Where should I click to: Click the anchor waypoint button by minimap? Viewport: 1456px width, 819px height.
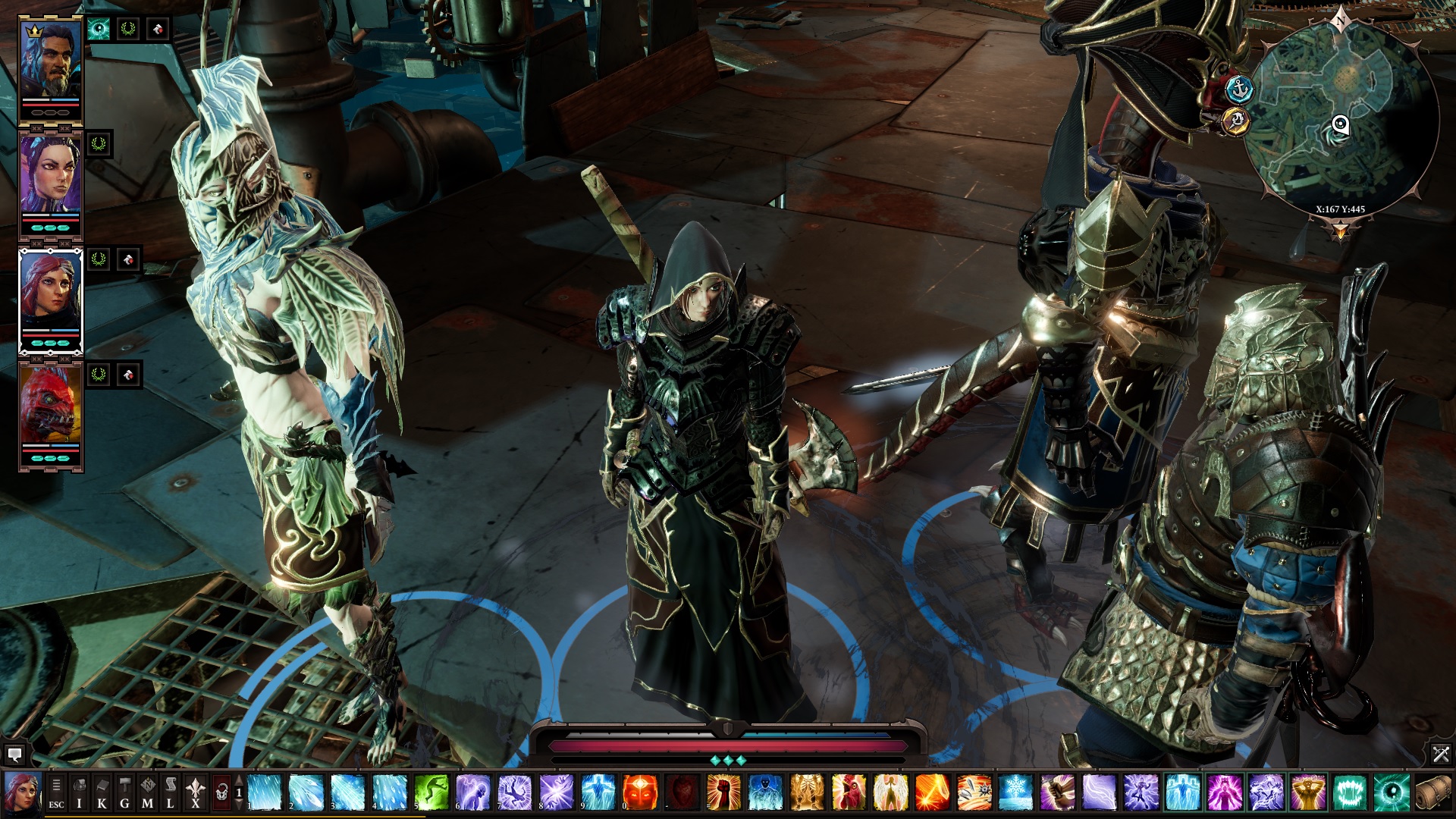point(1241,89)
